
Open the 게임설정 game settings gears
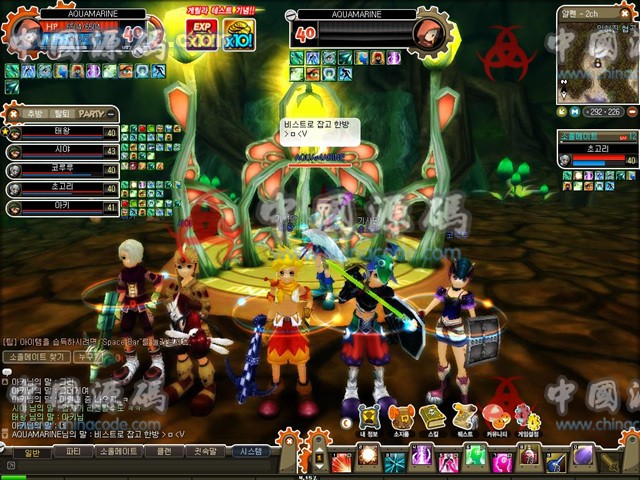(x=525, y=418)
